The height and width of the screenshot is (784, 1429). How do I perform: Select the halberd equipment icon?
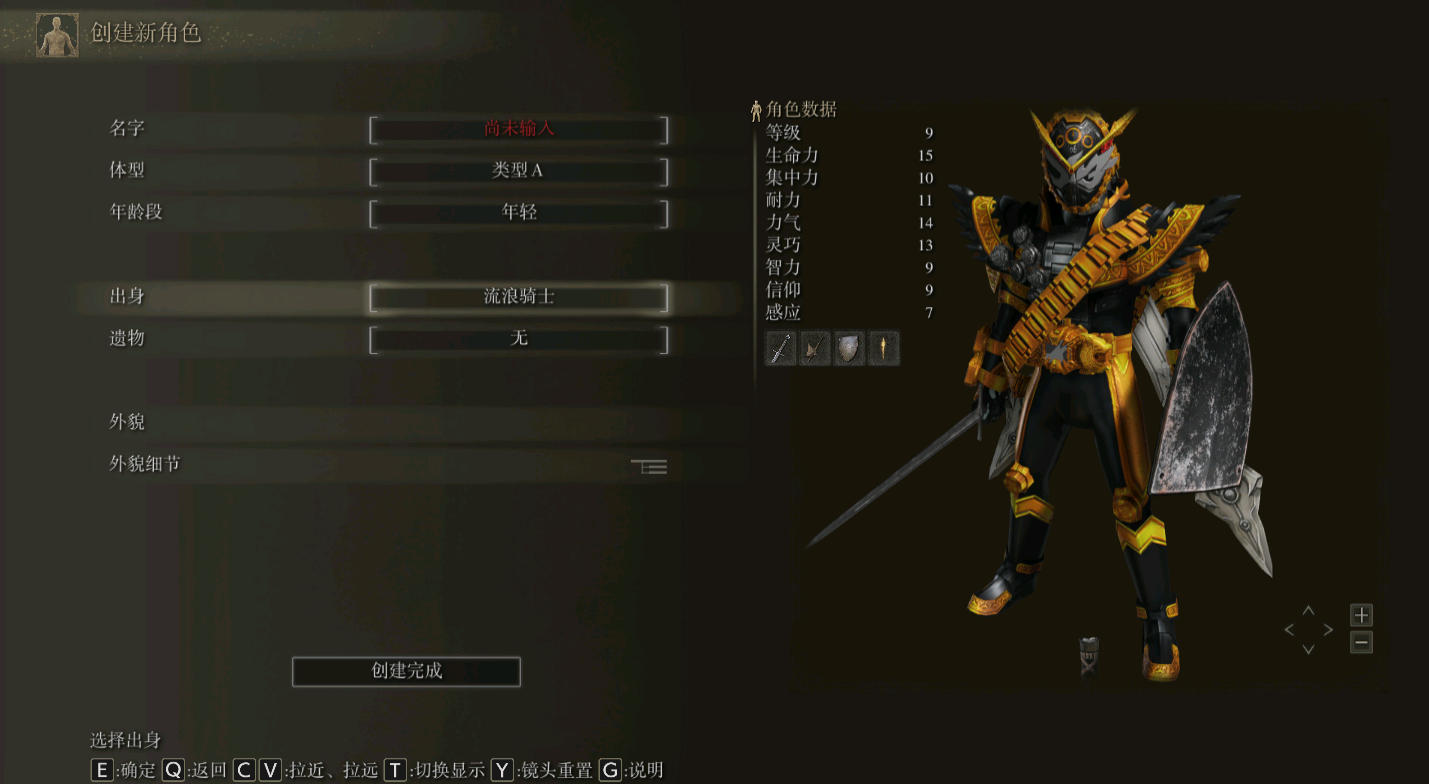point(814,348)
